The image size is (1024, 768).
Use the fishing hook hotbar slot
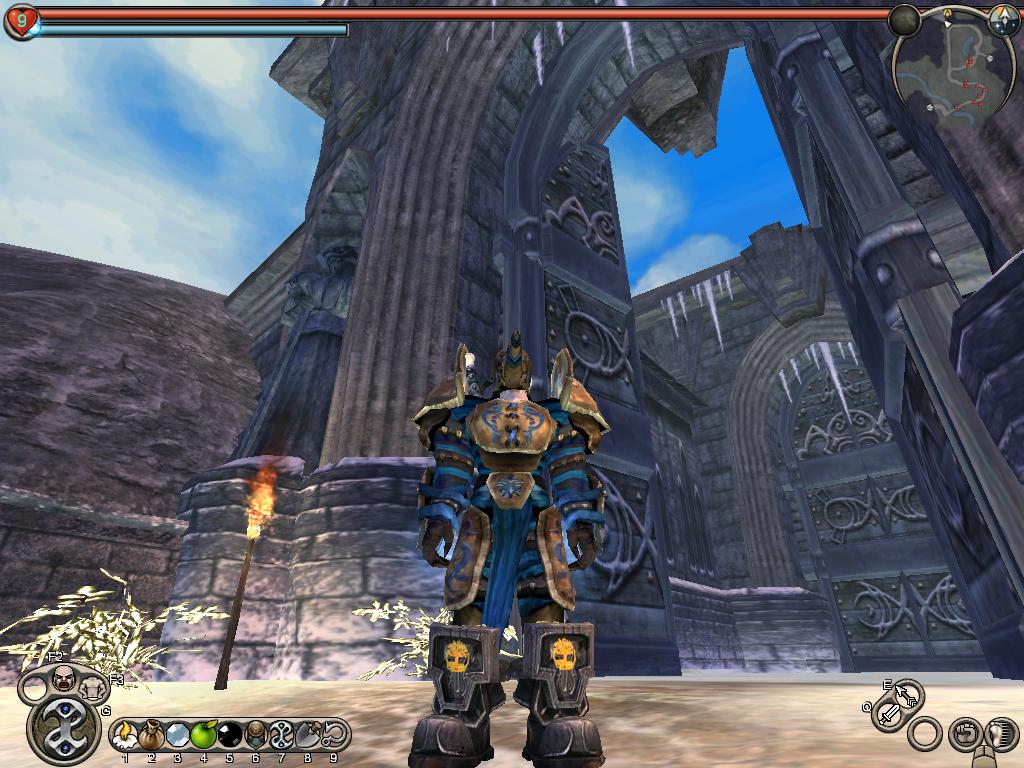click(334, 737)
